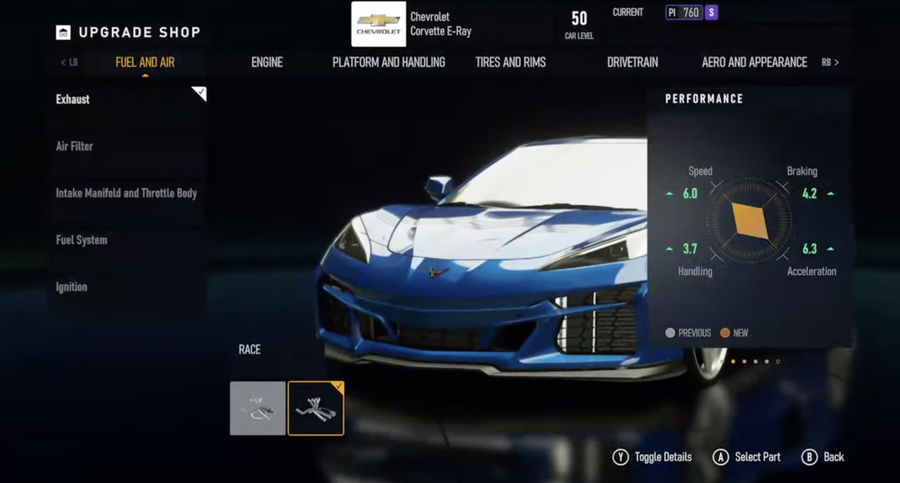Choose the Air Filter category
900x483 pixels.
[75, 146]
